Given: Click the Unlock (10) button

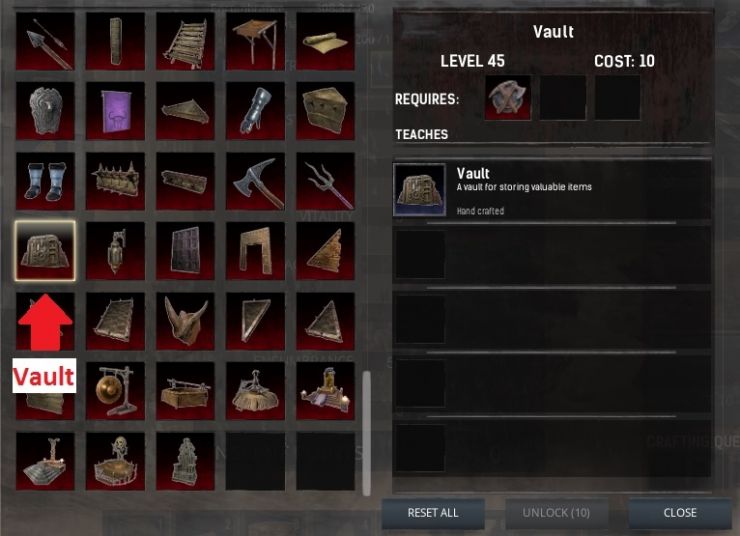Looking at the screenshot, I should [x=556, y=513].
